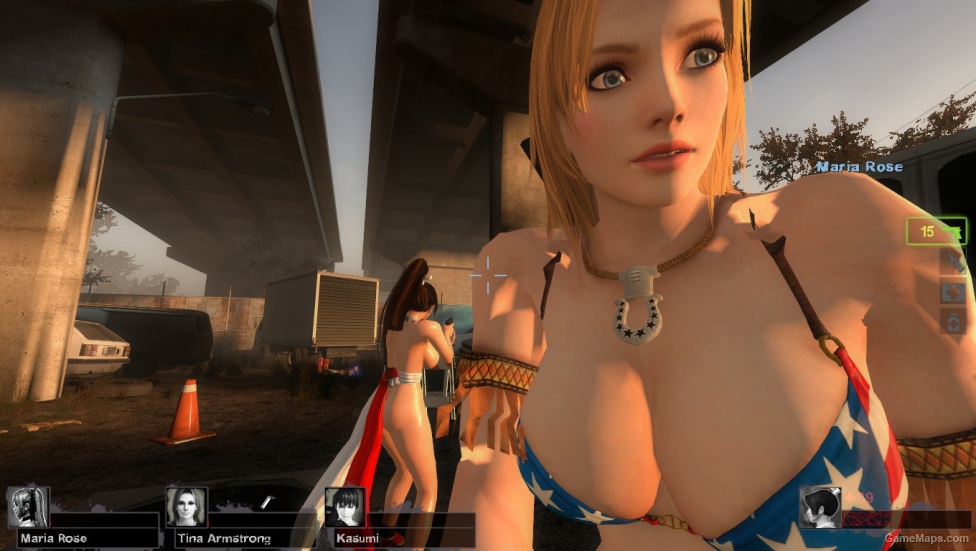
Task: Click Maria Rose's teammate portrait
Action: (x=28, y=507)
